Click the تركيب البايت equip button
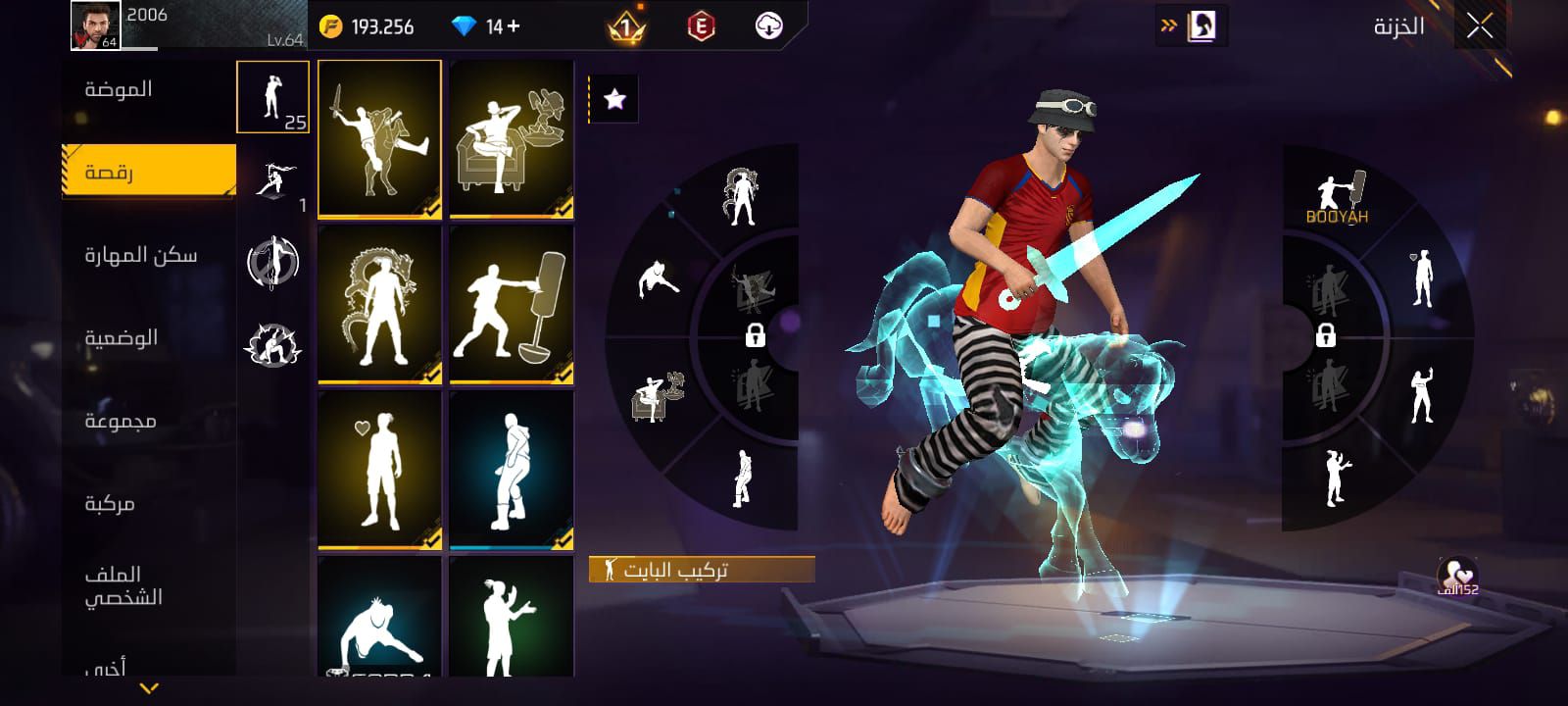Viewport: 1568px width, 706px height. (702, 570)
